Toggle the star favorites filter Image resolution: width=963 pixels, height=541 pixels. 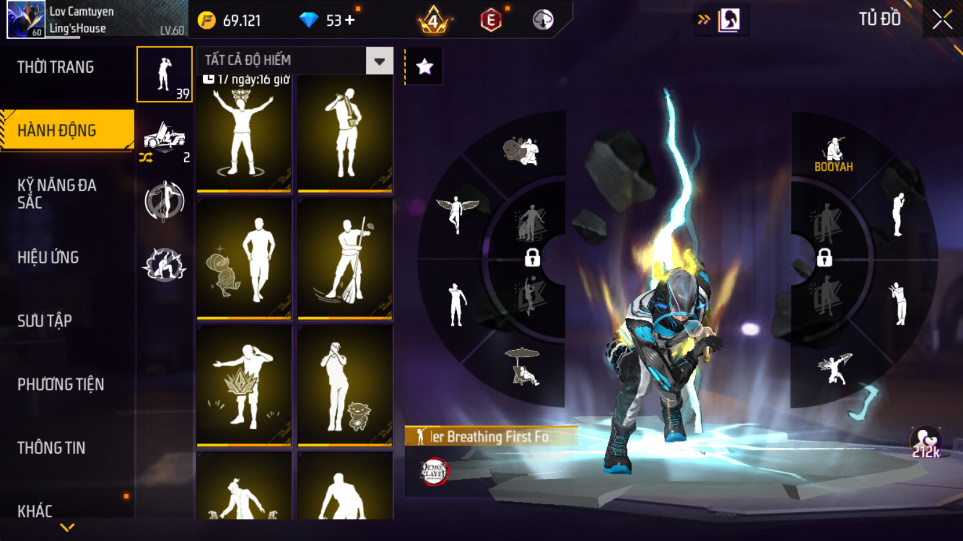[424, 67]
